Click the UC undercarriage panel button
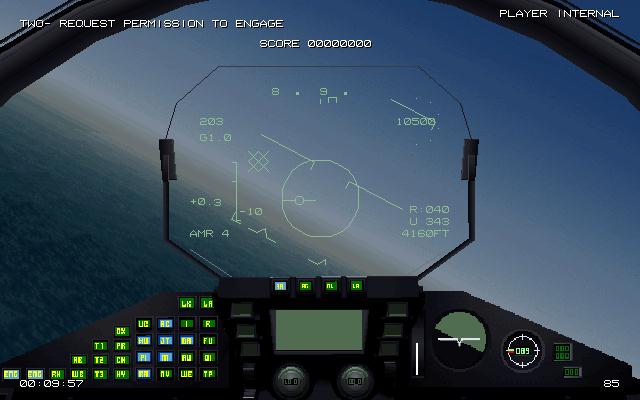640x400 pixels. pyautogui.click(x=143, y=324)
